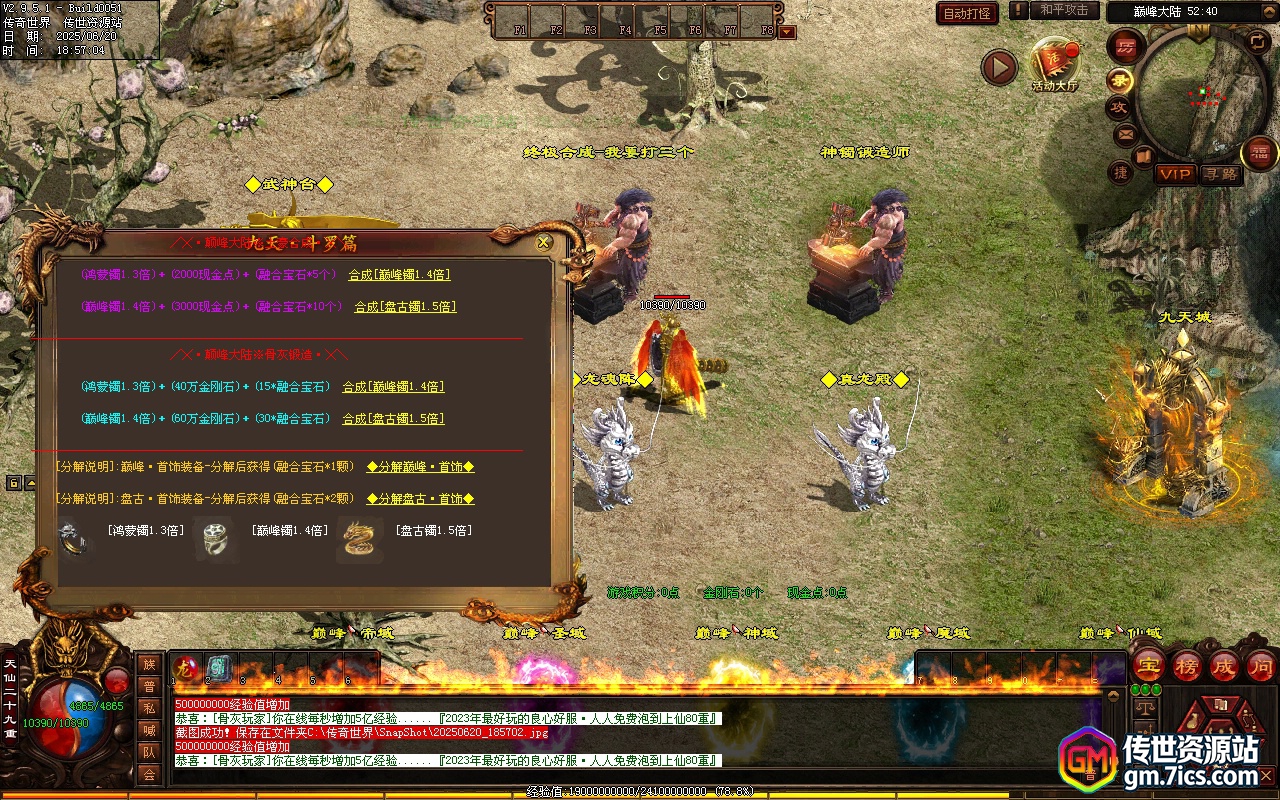The image size is (1280, 800).
Task: Toggle the 自动打怪 auto-fight button
Action: tap(967, 13)
